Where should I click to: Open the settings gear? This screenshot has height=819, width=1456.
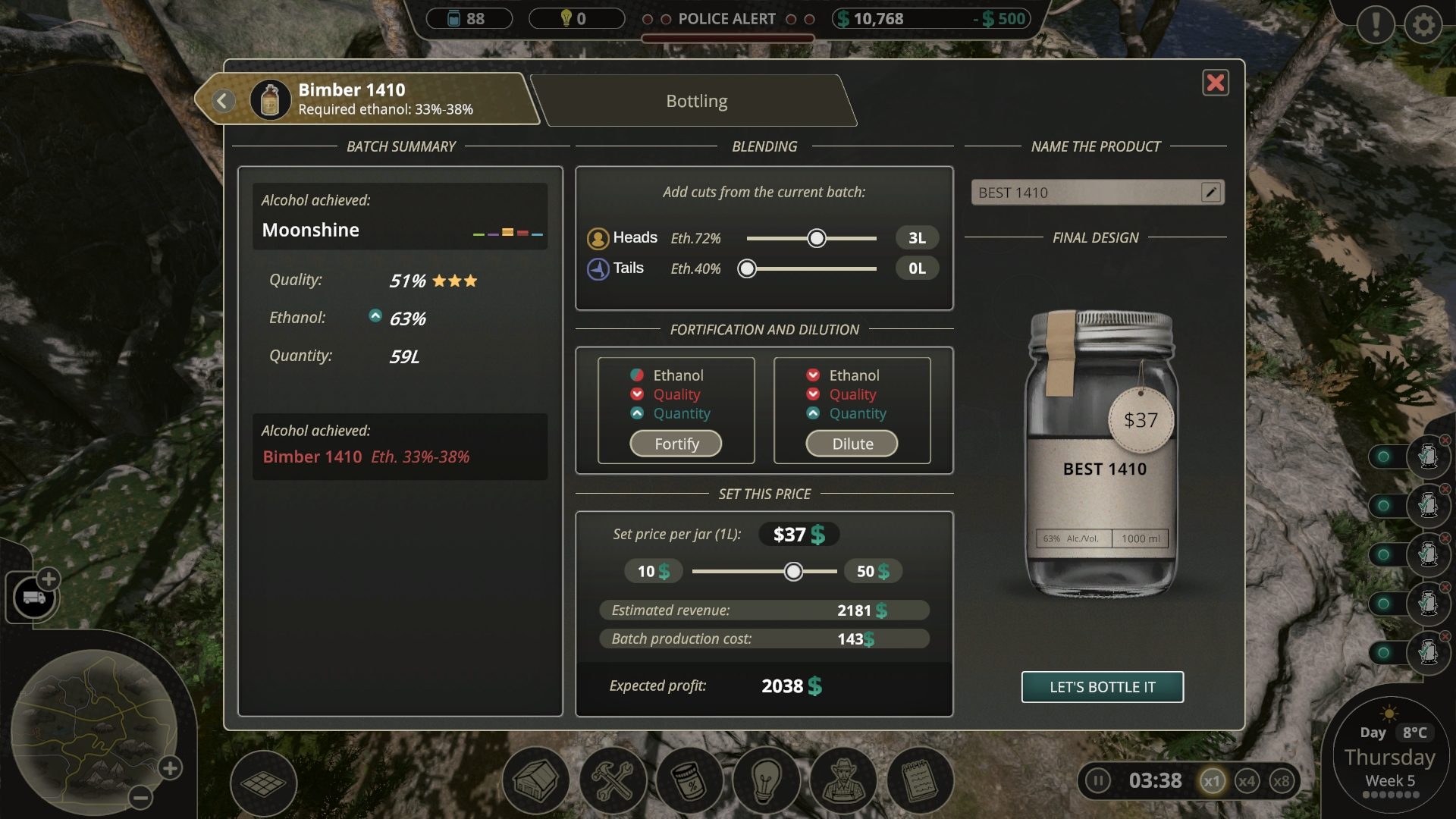coord(1423,25)
